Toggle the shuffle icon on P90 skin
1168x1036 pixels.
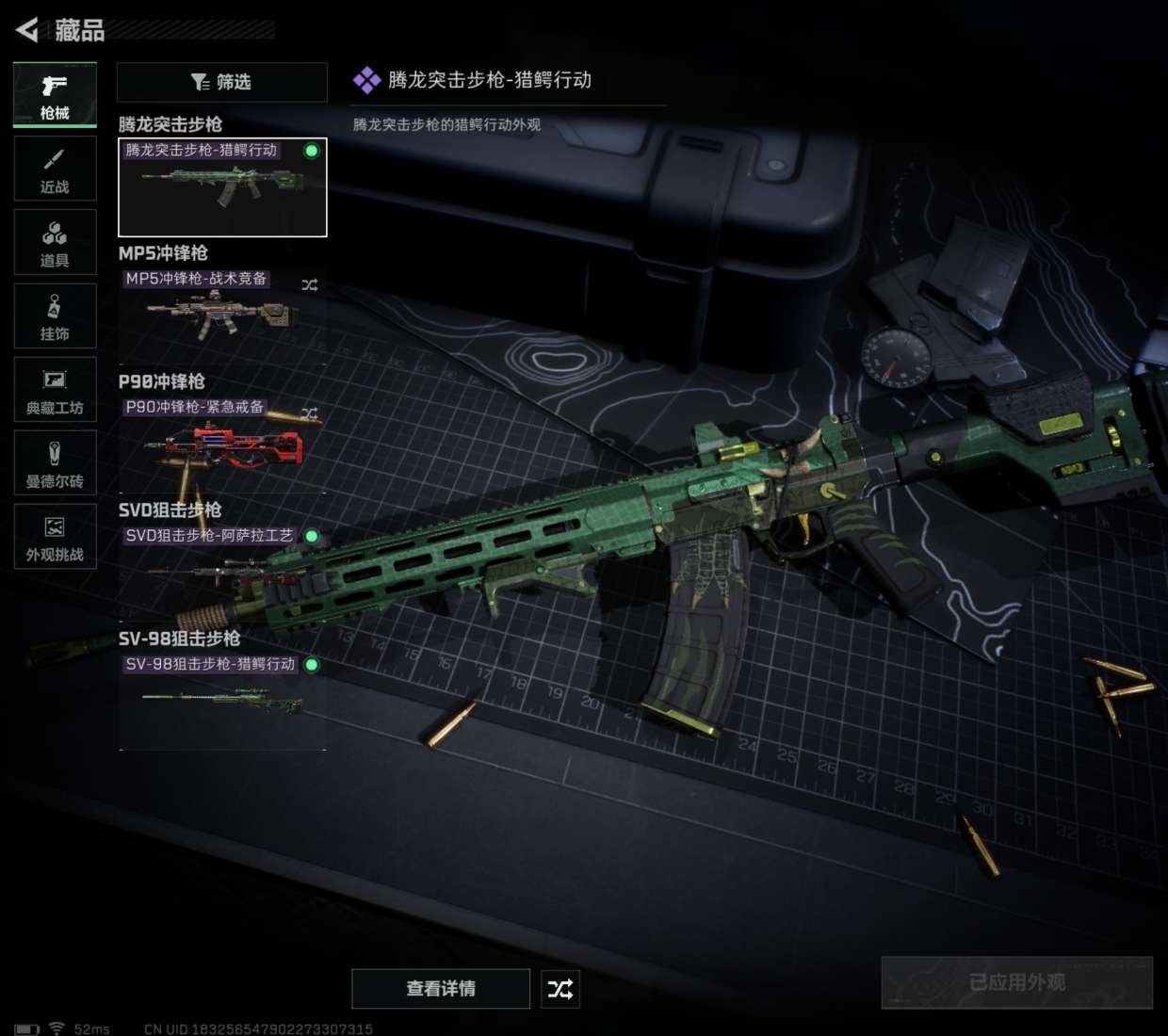pyautogui.click(x=309, y=413)
